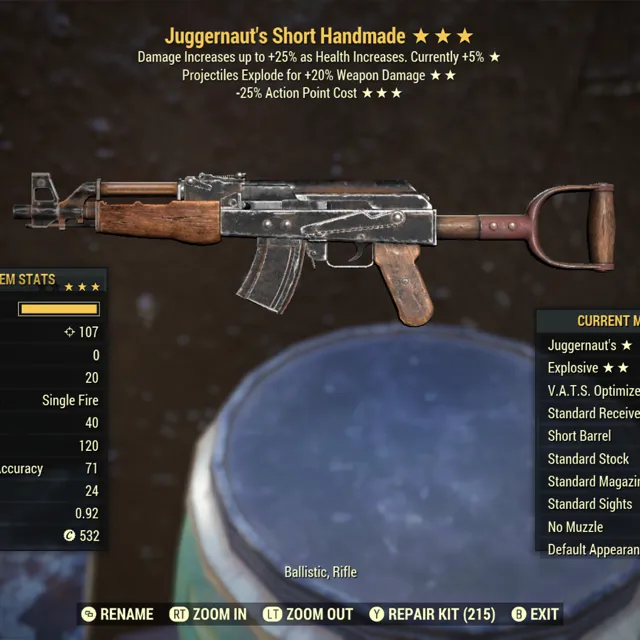Screen dimensions: 640x640
Task: Select the RENAME option in the bottom bar
Action: click(x=118, y=614)
